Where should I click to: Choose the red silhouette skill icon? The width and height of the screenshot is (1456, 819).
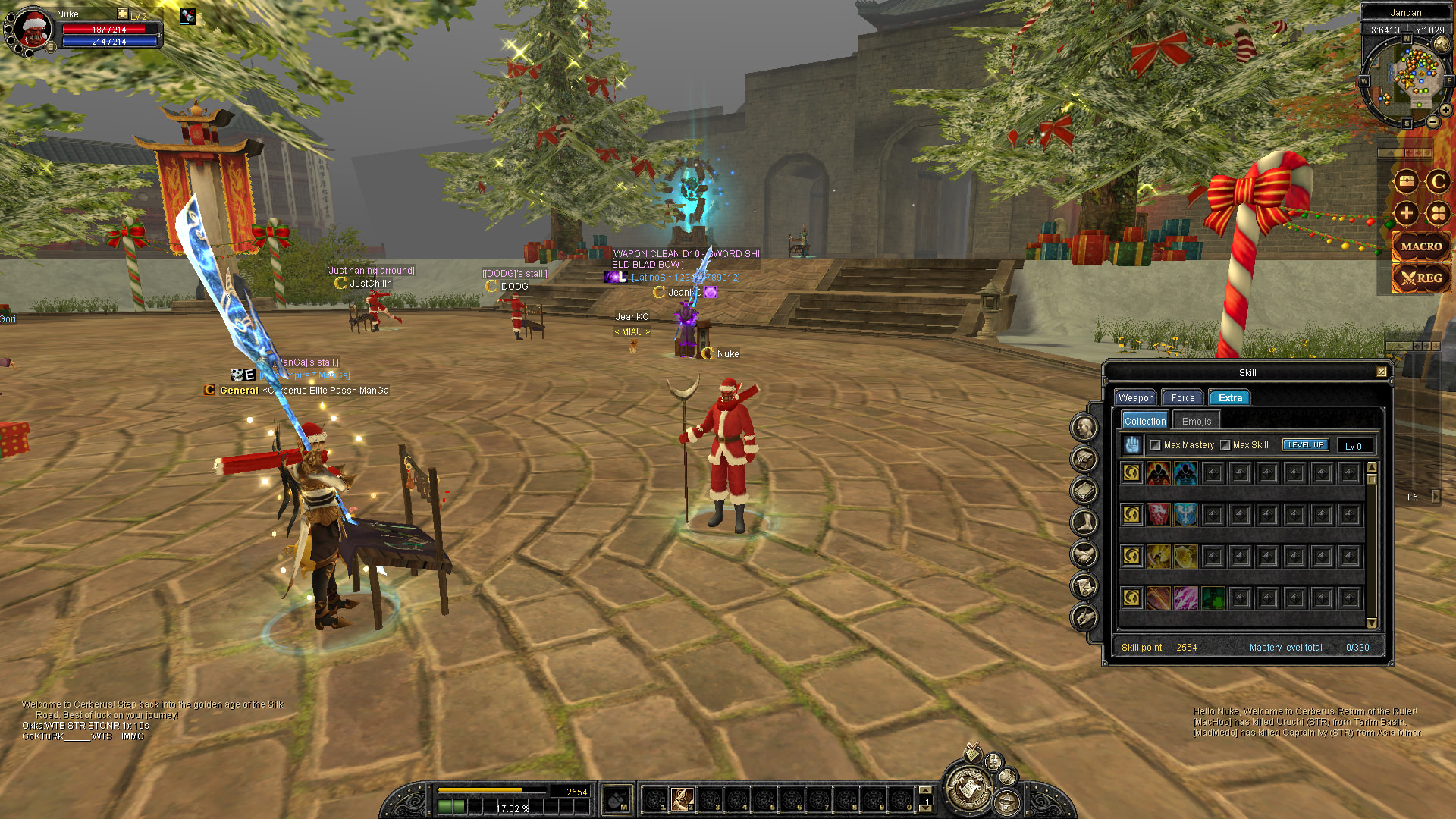(1158, 474)
